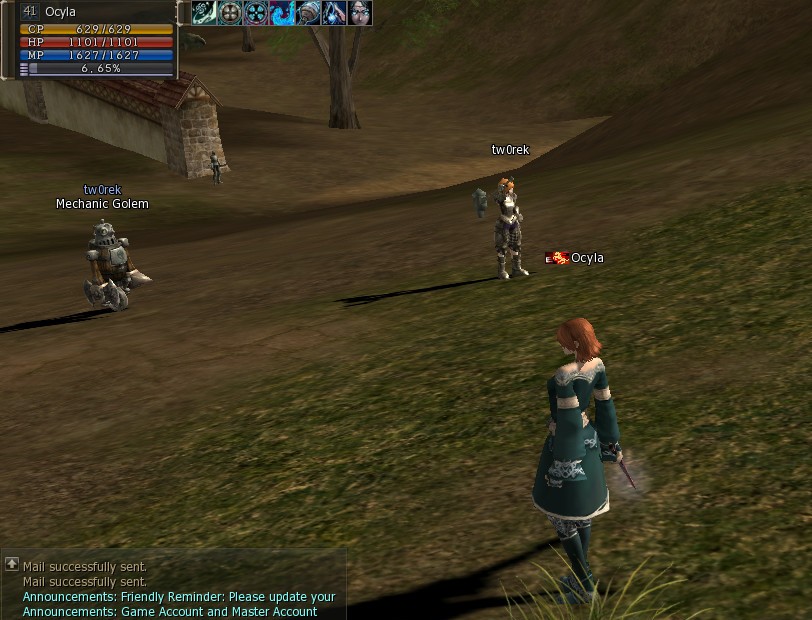Viewport: 812px width, 620px height.
Task: Click the round cross-shield buff icon
Action: pyautogui.click(x=230, y=13)
